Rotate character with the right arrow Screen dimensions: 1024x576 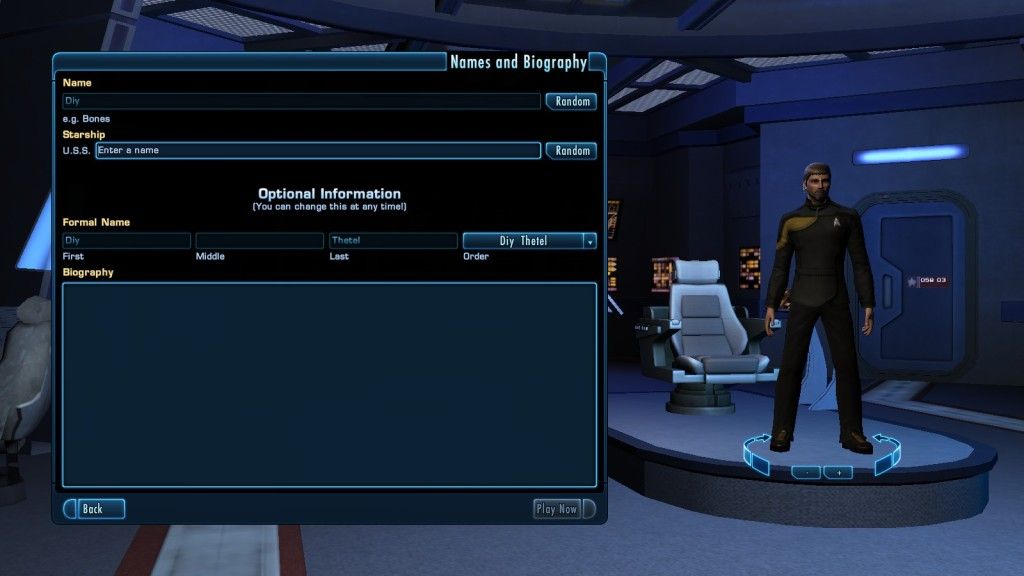tap(886, 453)
